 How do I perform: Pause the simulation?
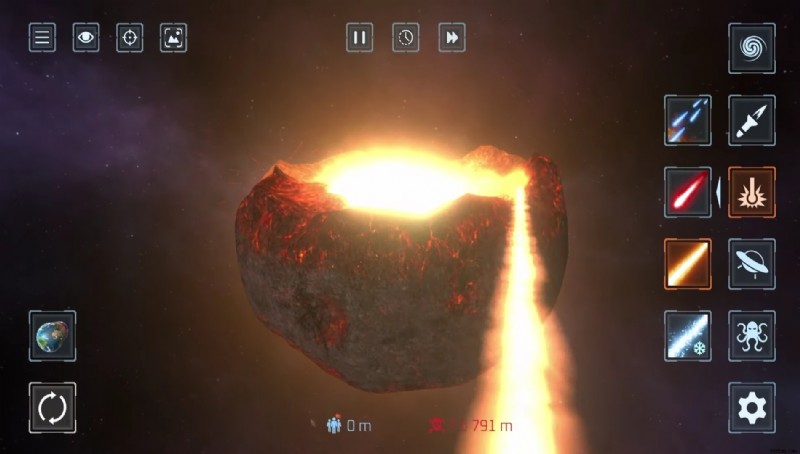coord(360,38)
